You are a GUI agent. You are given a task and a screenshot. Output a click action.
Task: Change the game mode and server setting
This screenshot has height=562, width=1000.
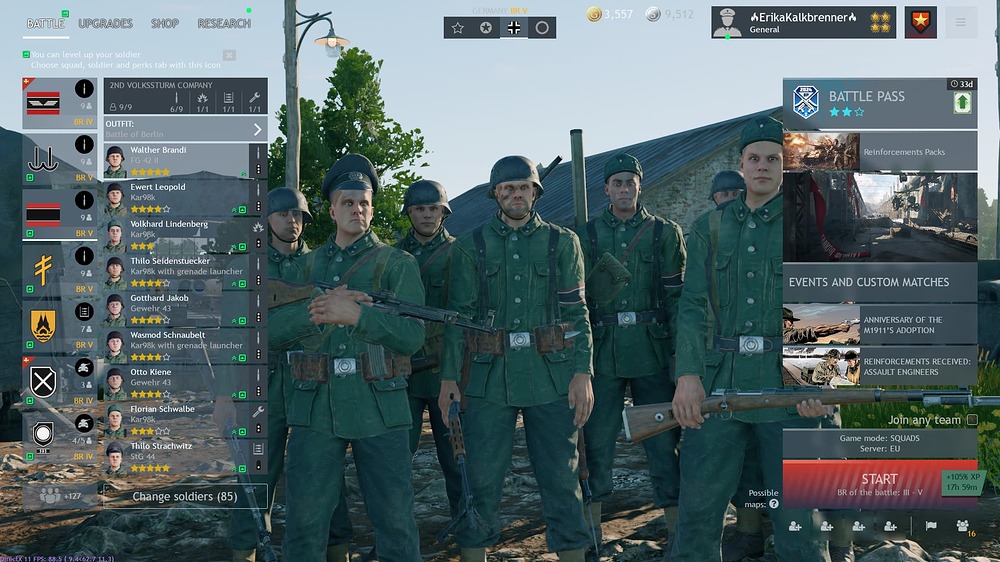(x=878, y=444)
